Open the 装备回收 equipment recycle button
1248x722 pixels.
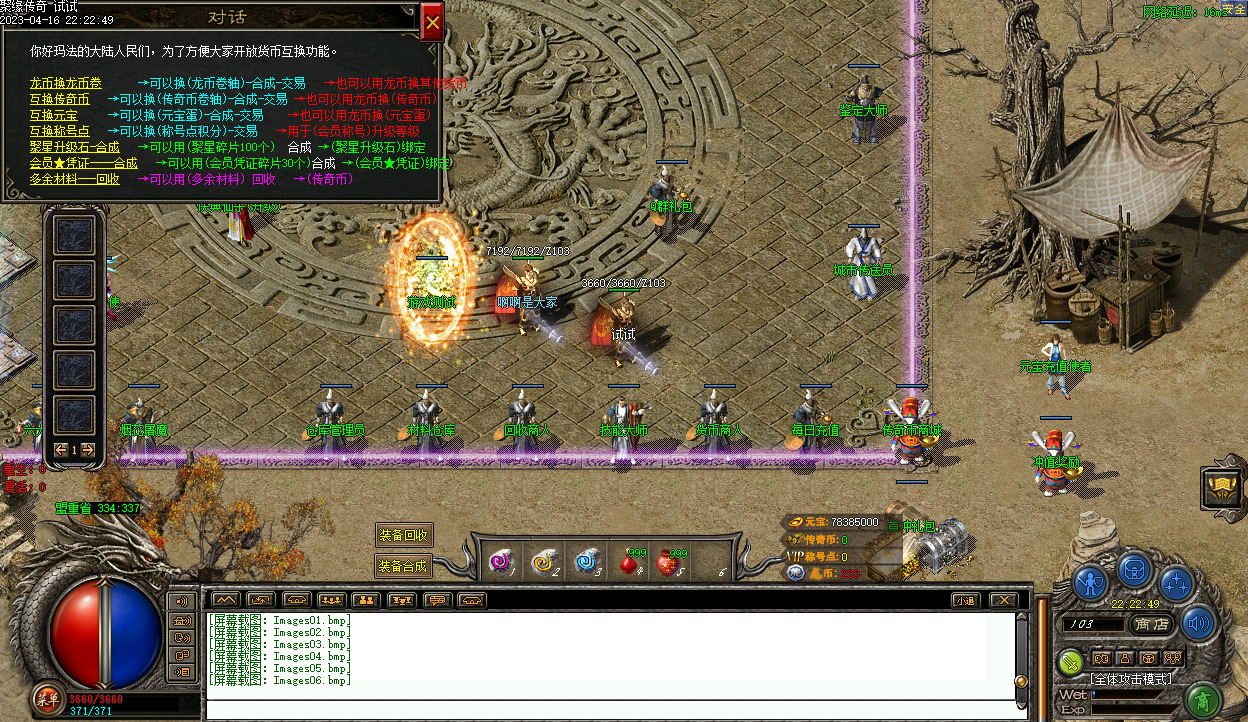404,536
